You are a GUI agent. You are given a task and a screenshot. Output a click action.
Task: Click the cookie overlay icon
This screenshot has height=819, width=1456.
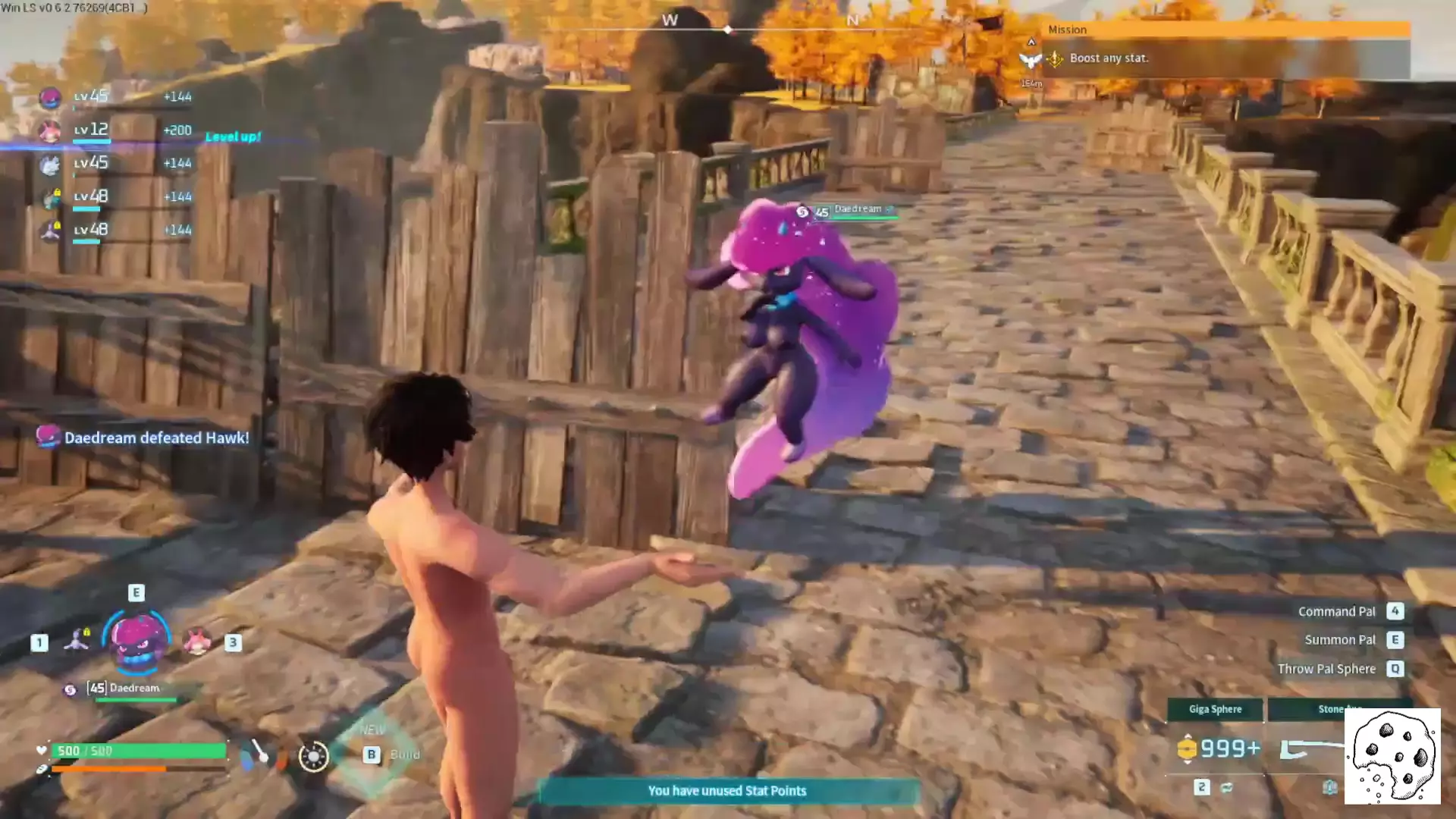1392,756
